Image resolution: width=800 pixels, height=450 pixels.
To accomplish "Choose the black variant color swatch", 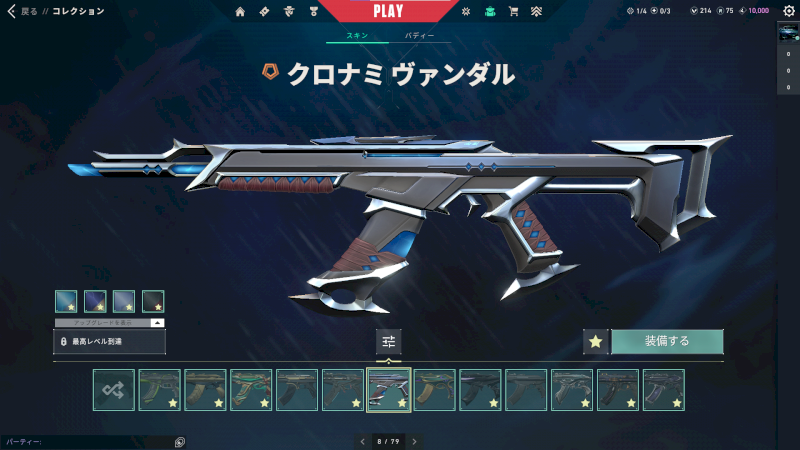I will coord(153,301).
